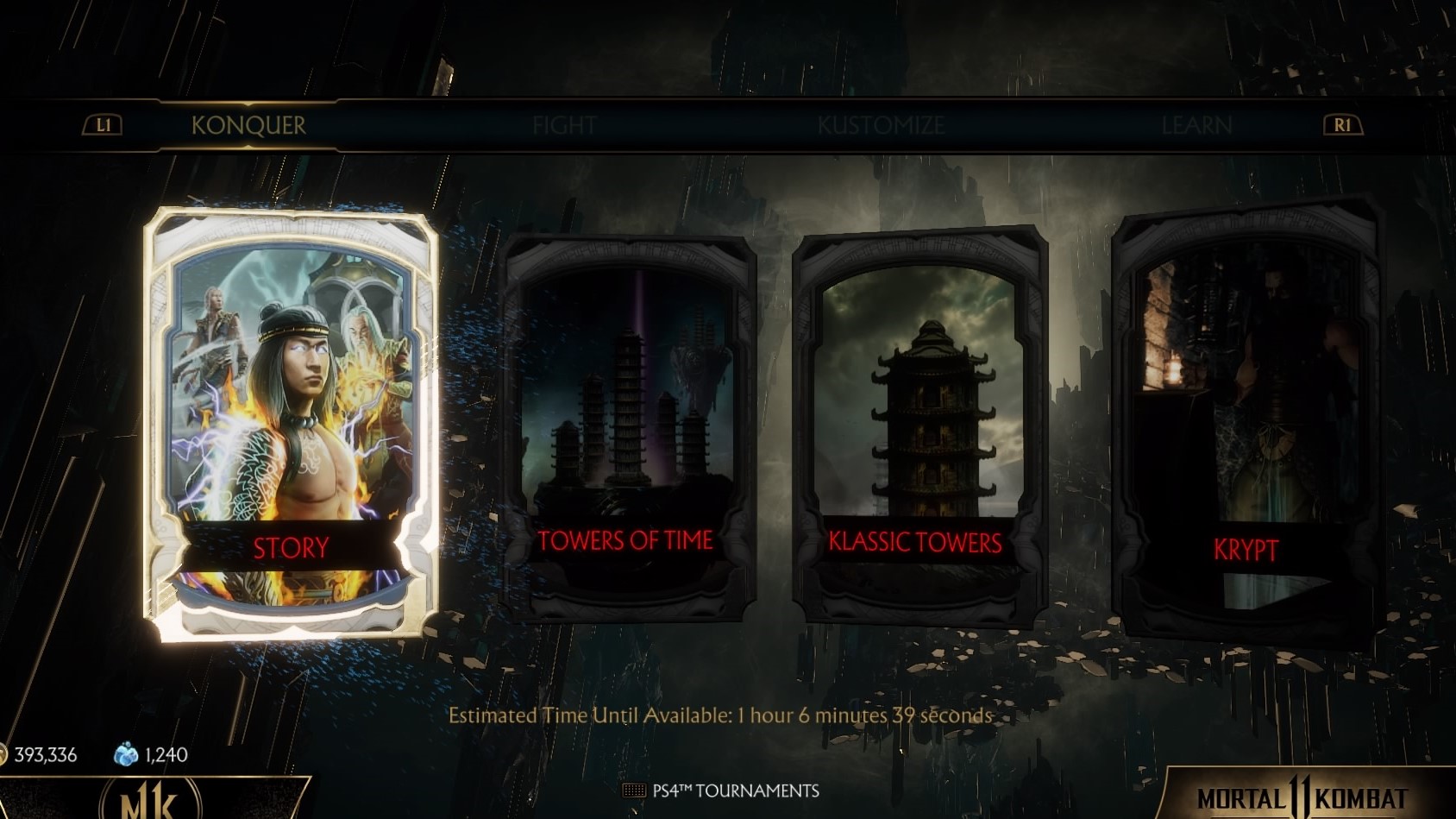
Task: Select the Klassic Towers card
Action: coord(919,427)
